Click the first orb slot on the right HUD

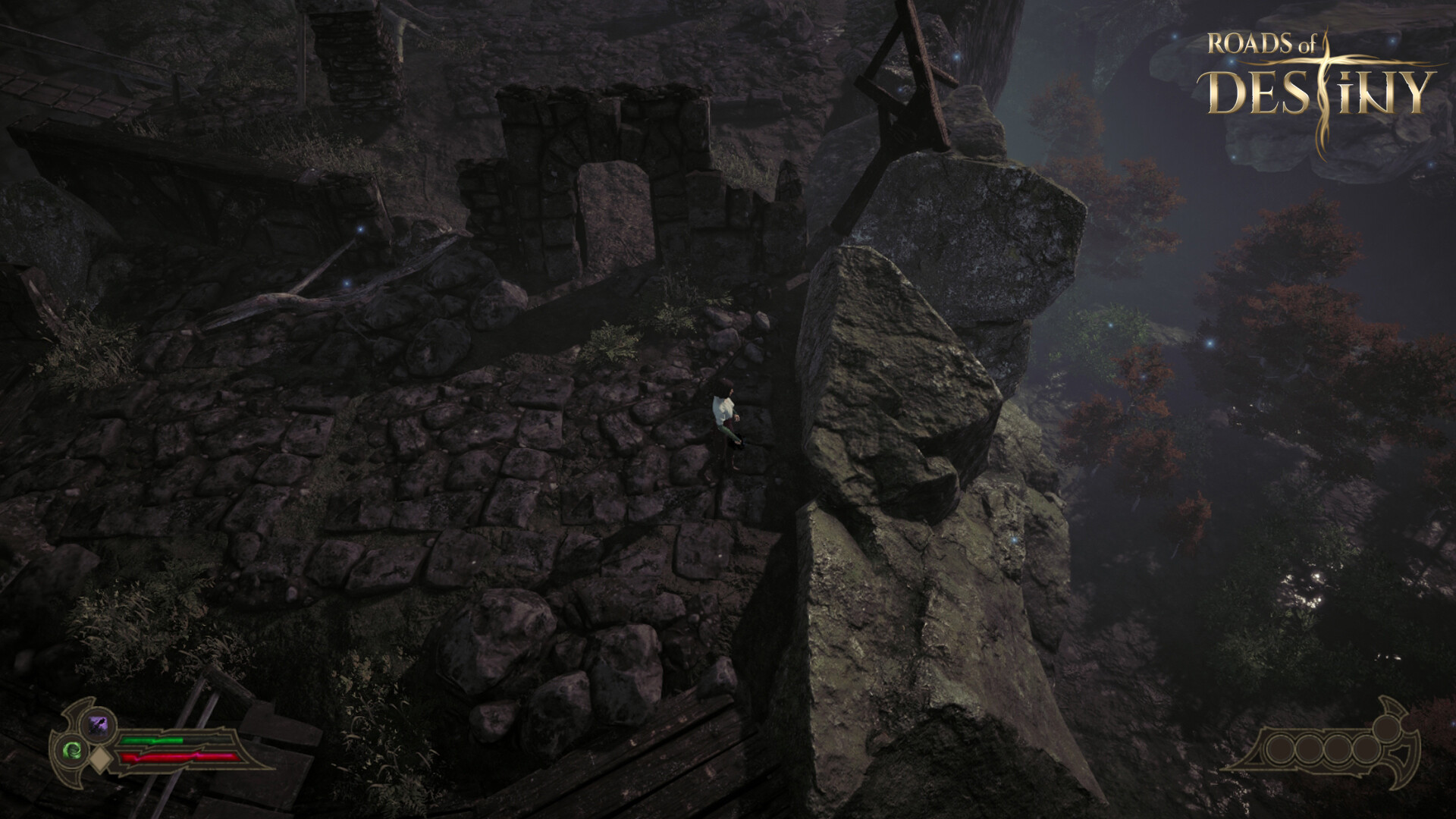[1279, 747]
